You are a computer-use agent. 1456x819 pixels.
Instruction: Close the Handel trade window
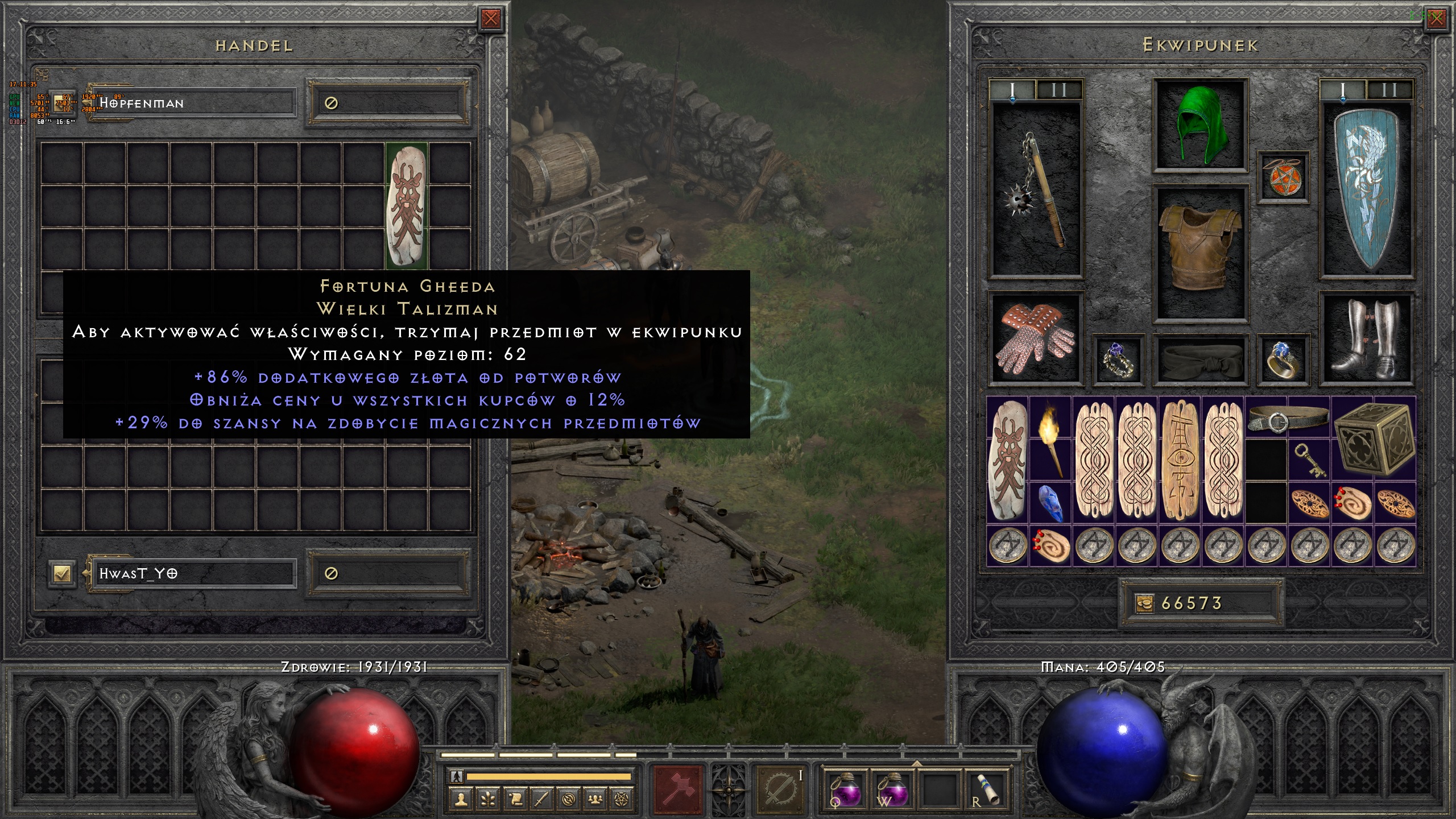point(490,19)
